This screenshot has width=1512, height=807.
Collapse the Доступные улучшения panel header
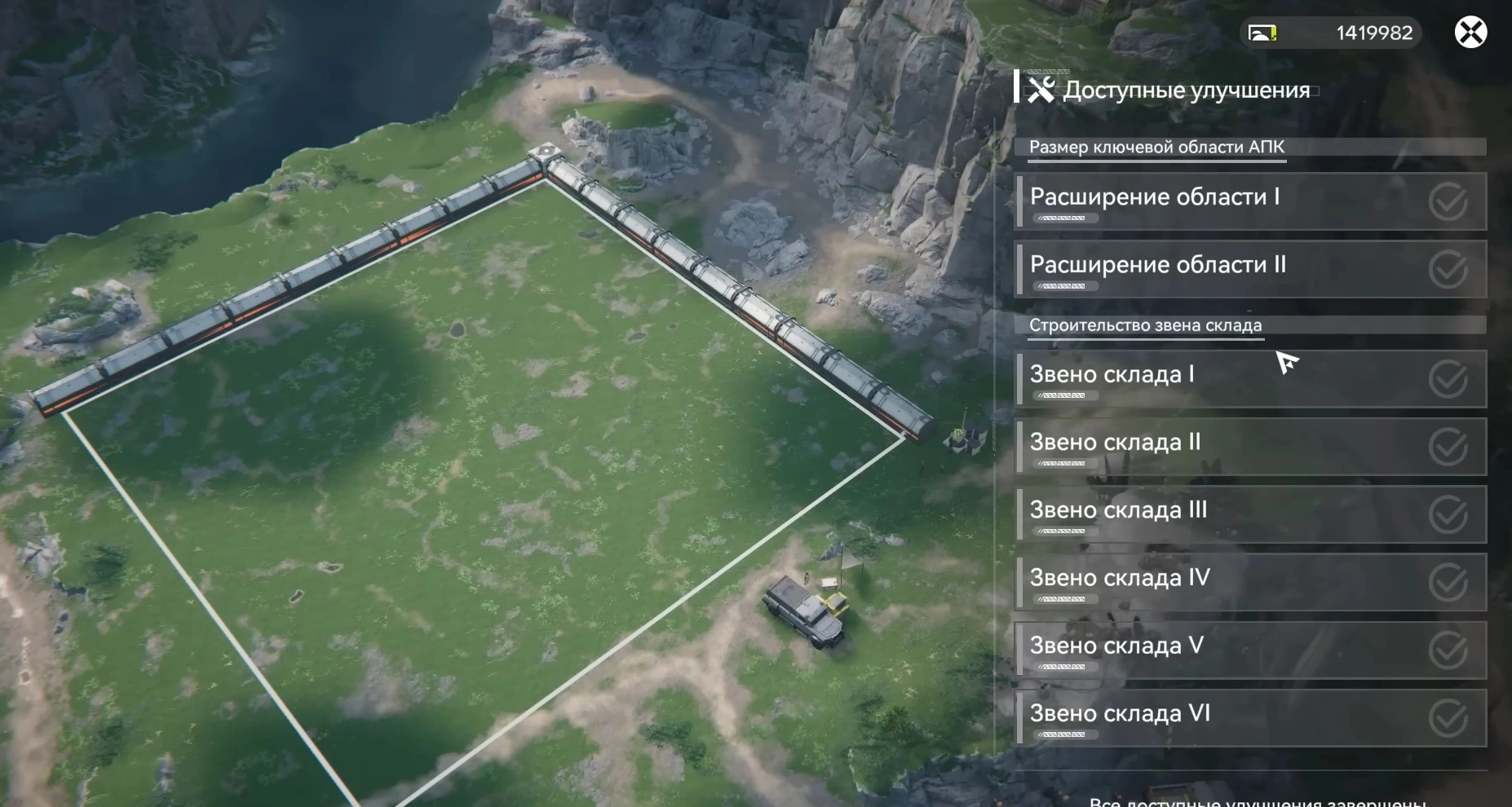(x=1187, y=90)
